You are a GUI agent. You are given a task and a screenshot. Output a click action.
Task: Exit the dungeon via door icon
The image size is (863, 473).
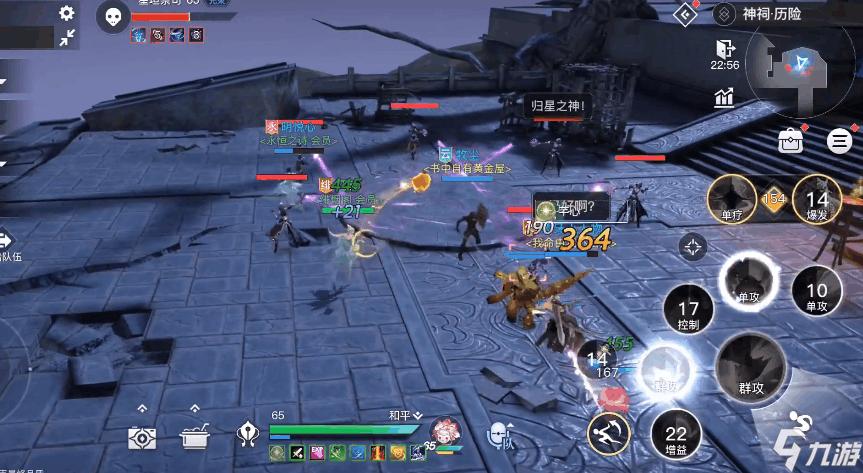pyautogui.click(x=725, y=48)
